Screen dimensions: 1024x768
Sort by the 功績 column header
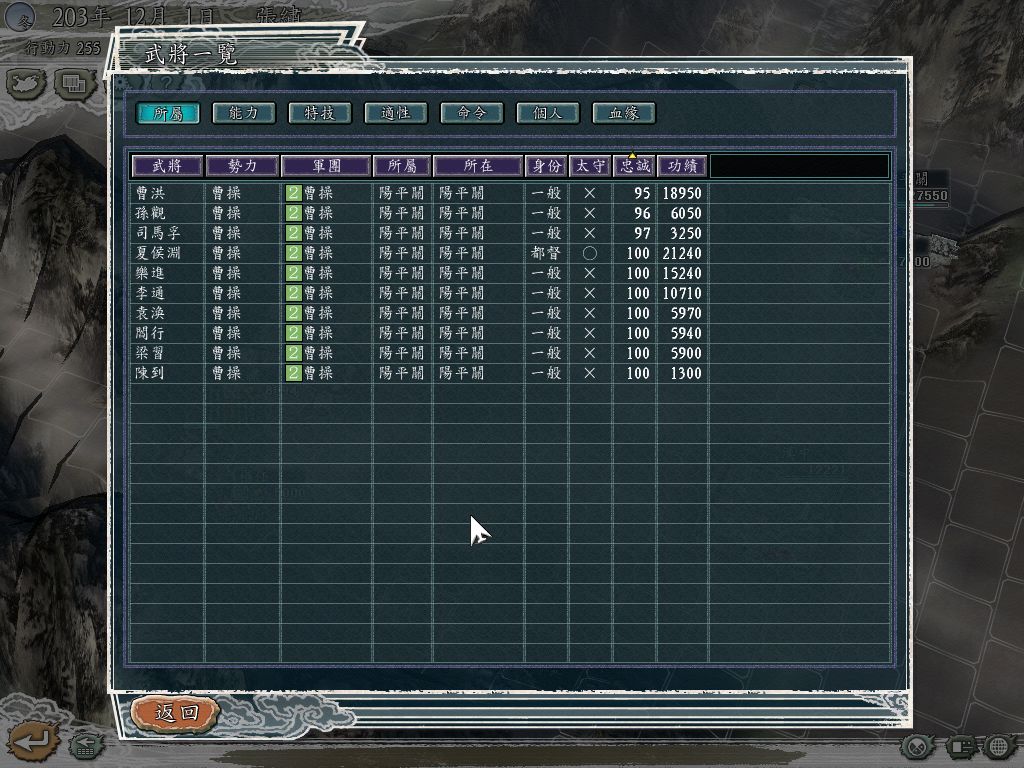pyautogui.click(x=682, y=166)
